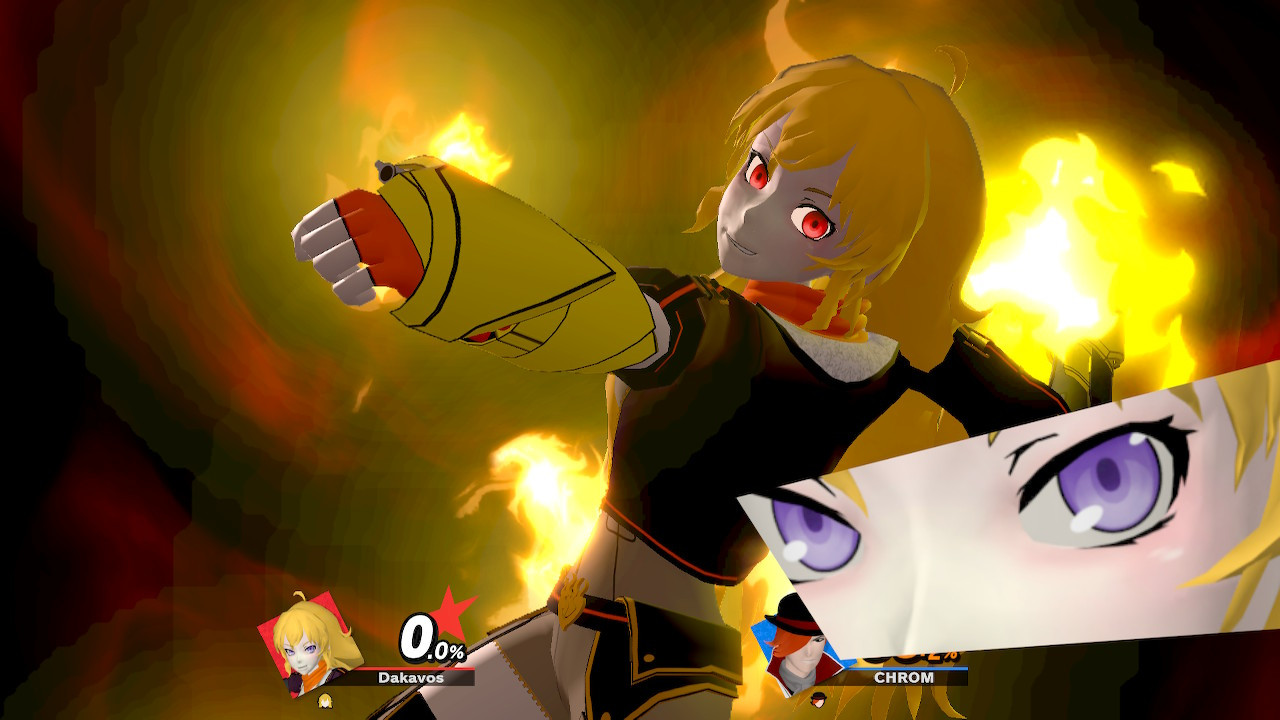Select the Dakavos name tab
1280x720 pixels.
[x=411, y=678]
